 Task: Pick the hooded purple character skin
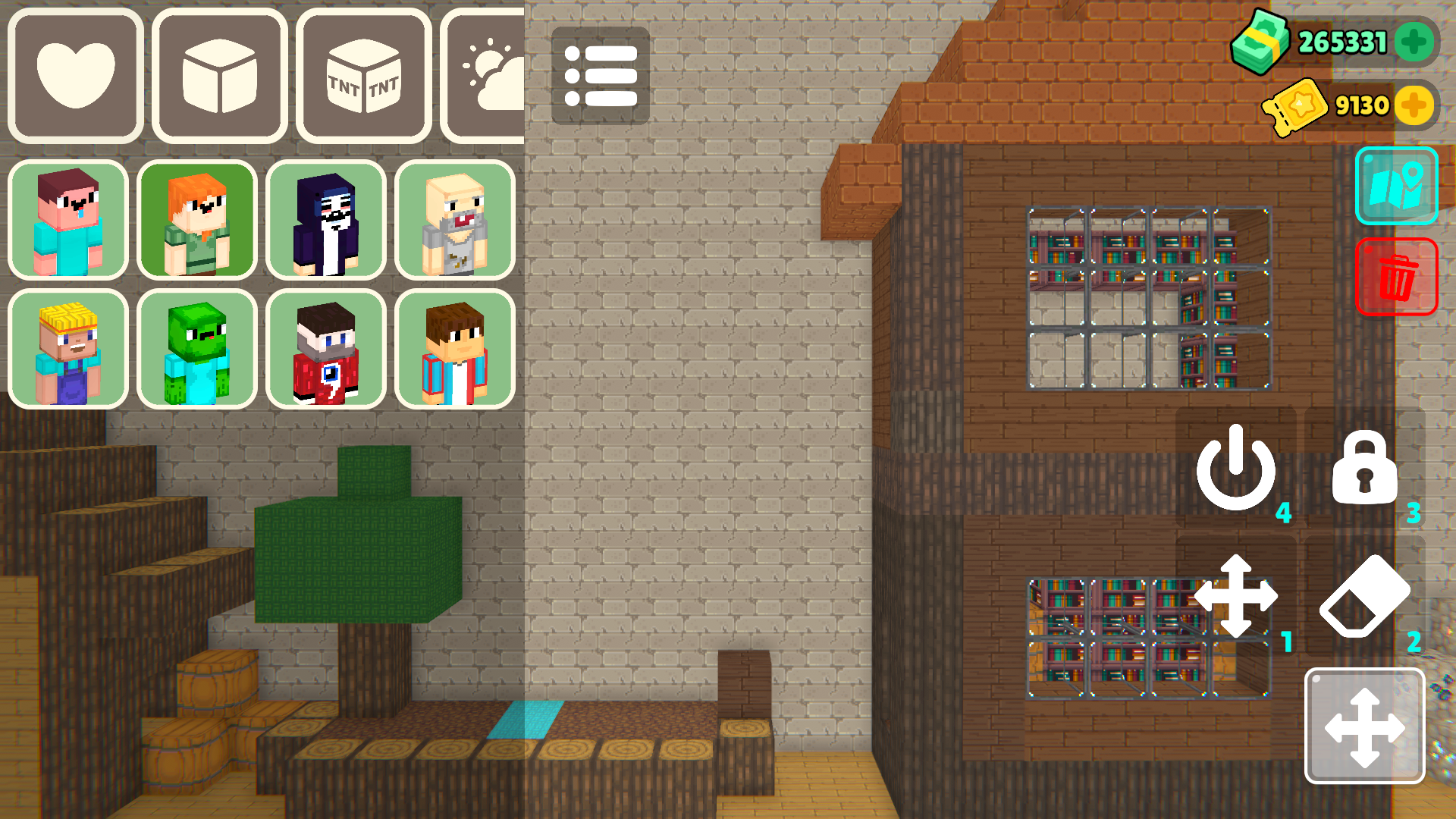pyautogui.click(x=325, y=221)
